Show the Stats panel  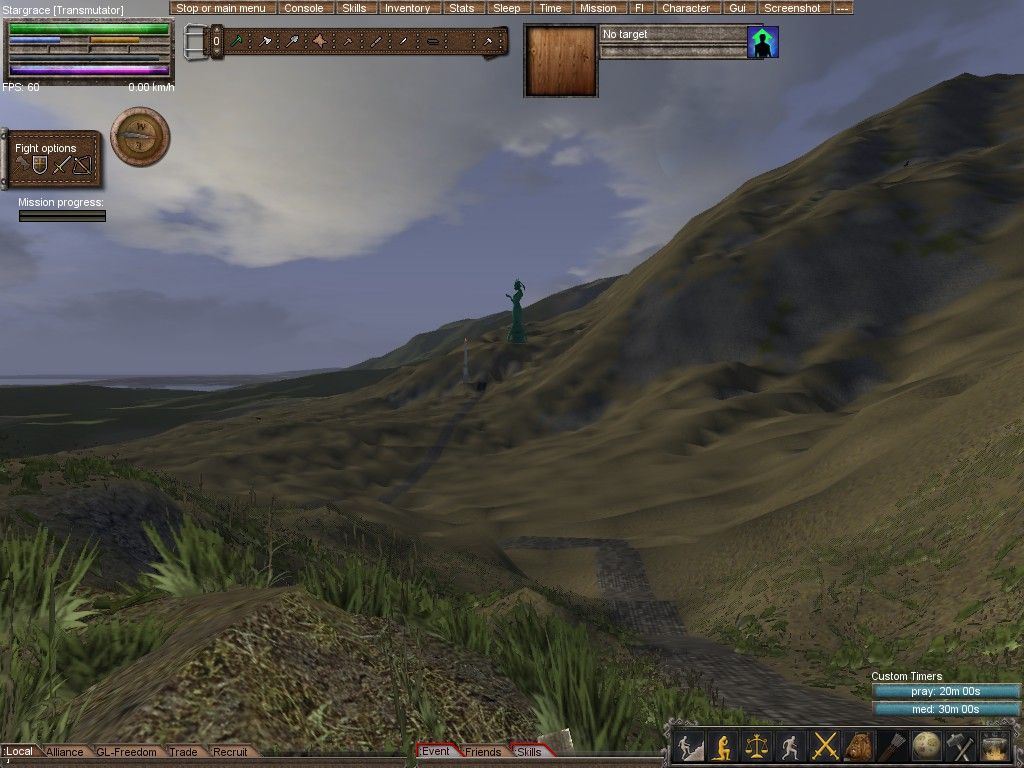(461, 8)
